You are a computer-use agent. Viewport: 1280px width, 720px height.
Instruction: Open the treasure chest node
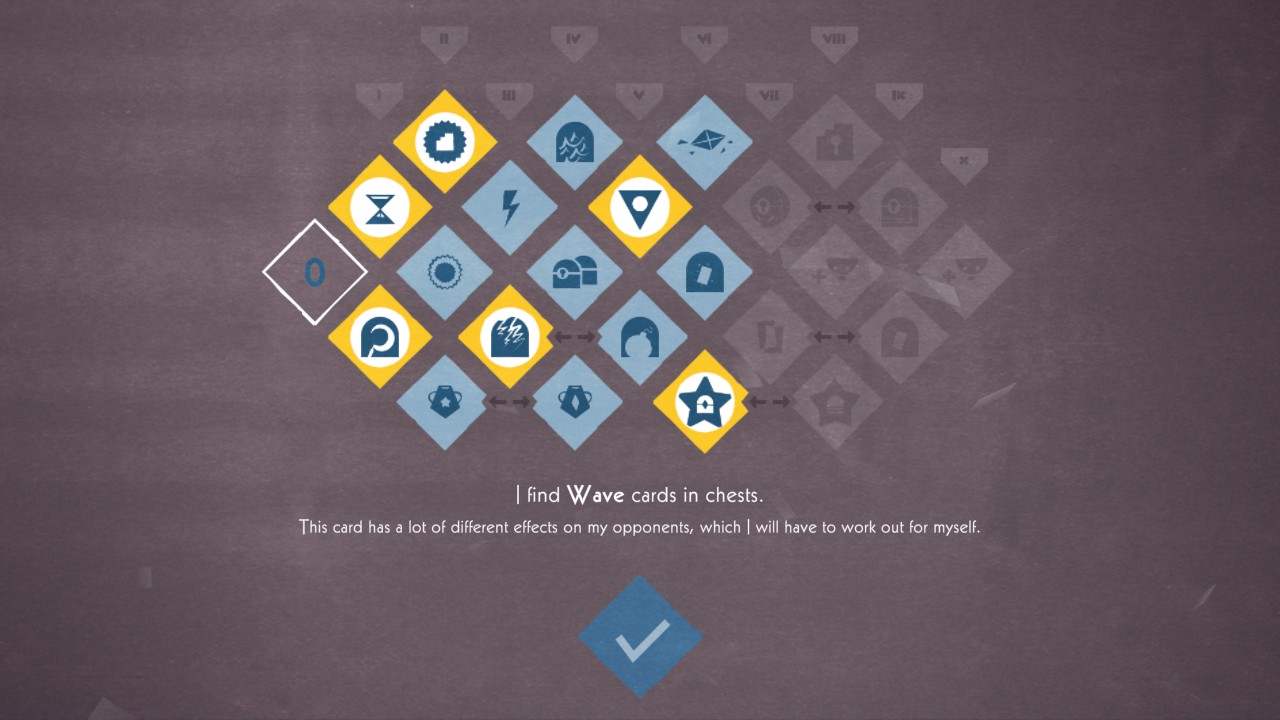(575, 270)
